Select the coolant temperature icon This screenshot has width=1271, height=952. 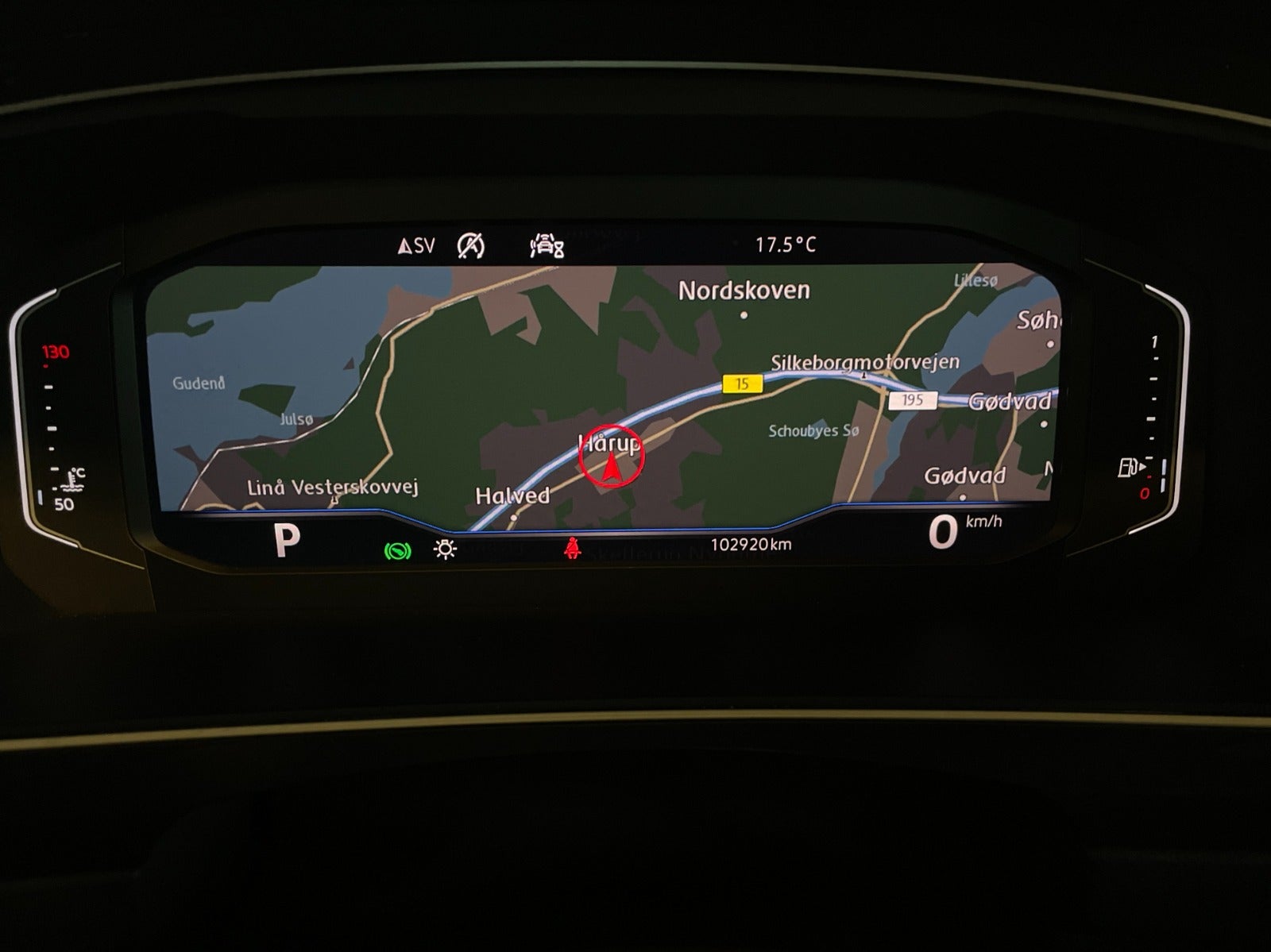(76, 479)
